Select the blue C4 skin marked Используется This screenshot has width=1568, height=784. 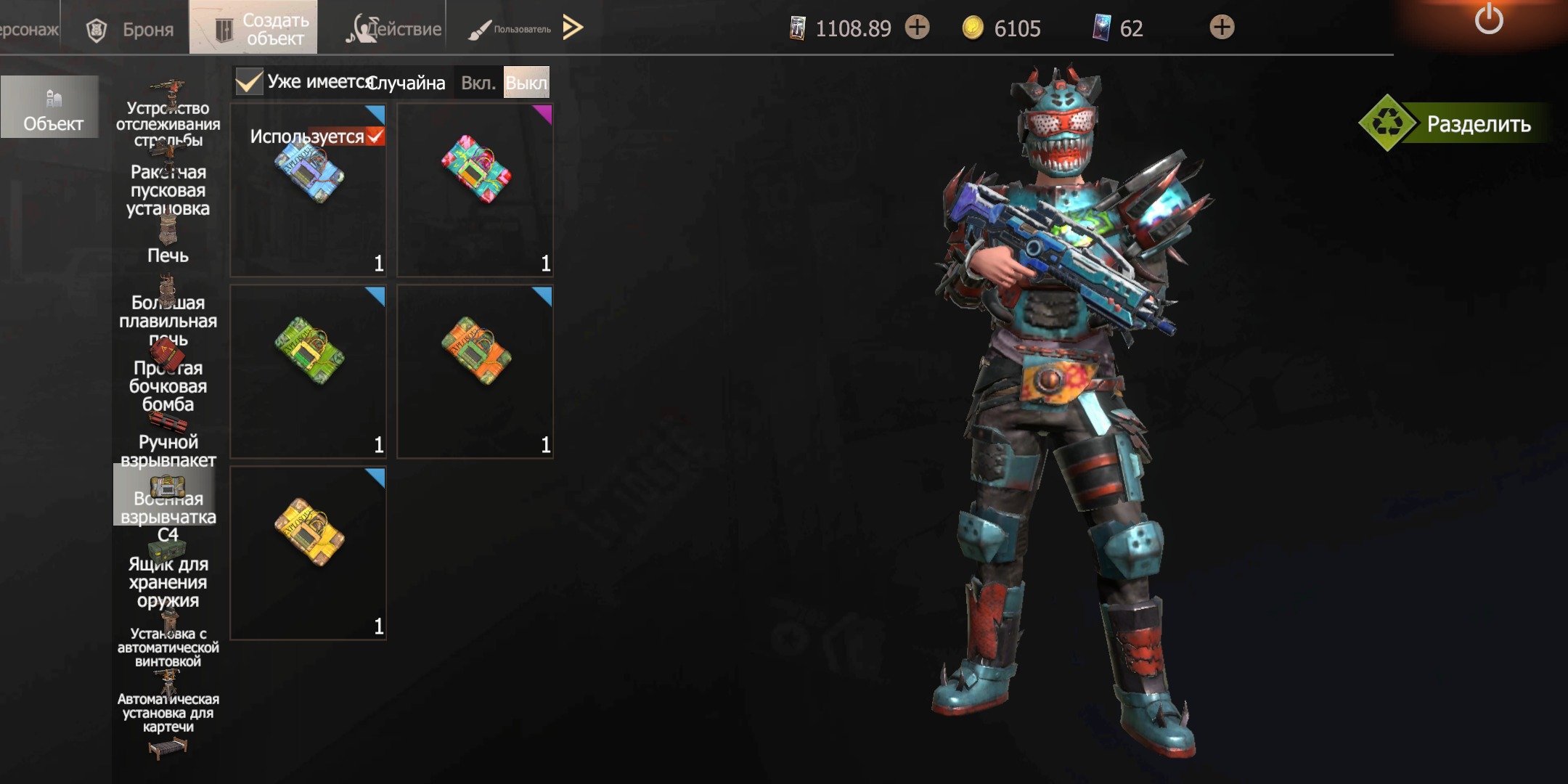pos(309,190)
